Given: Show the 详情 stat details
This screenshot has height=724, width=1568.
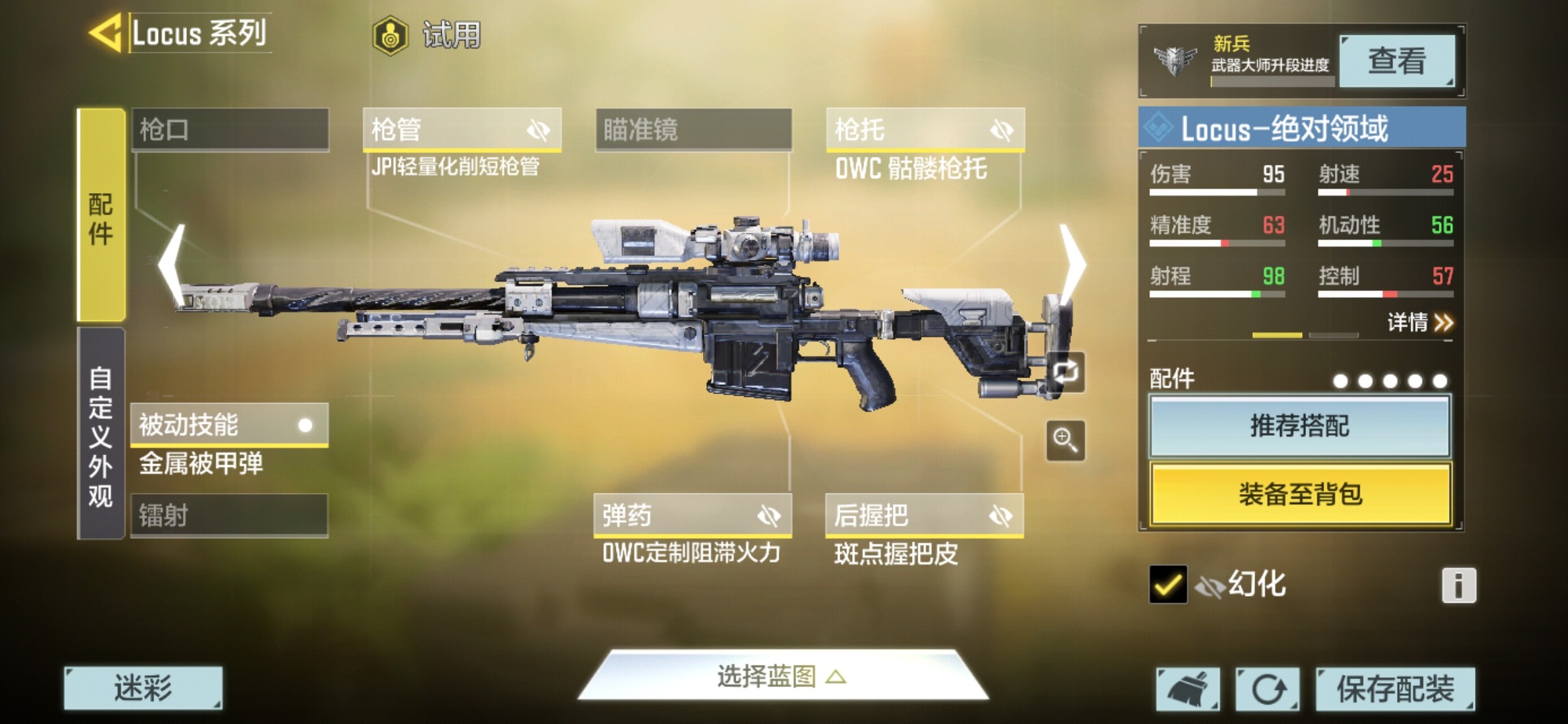Looking at the screenshot, I should (1419, 323).
